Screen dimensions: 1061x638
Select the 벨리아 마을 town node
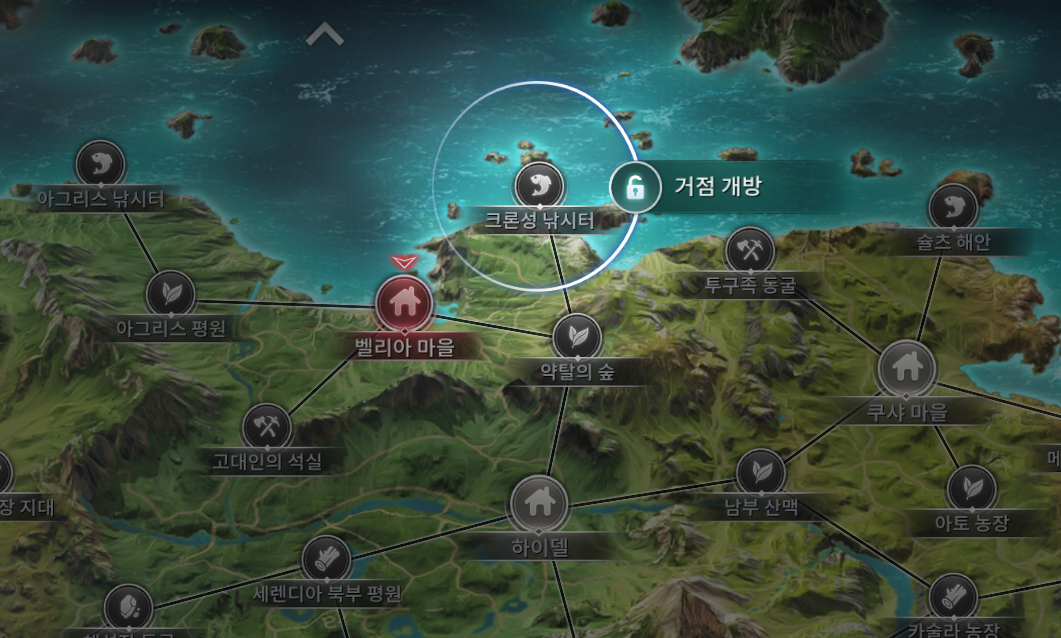coord(404,301)
